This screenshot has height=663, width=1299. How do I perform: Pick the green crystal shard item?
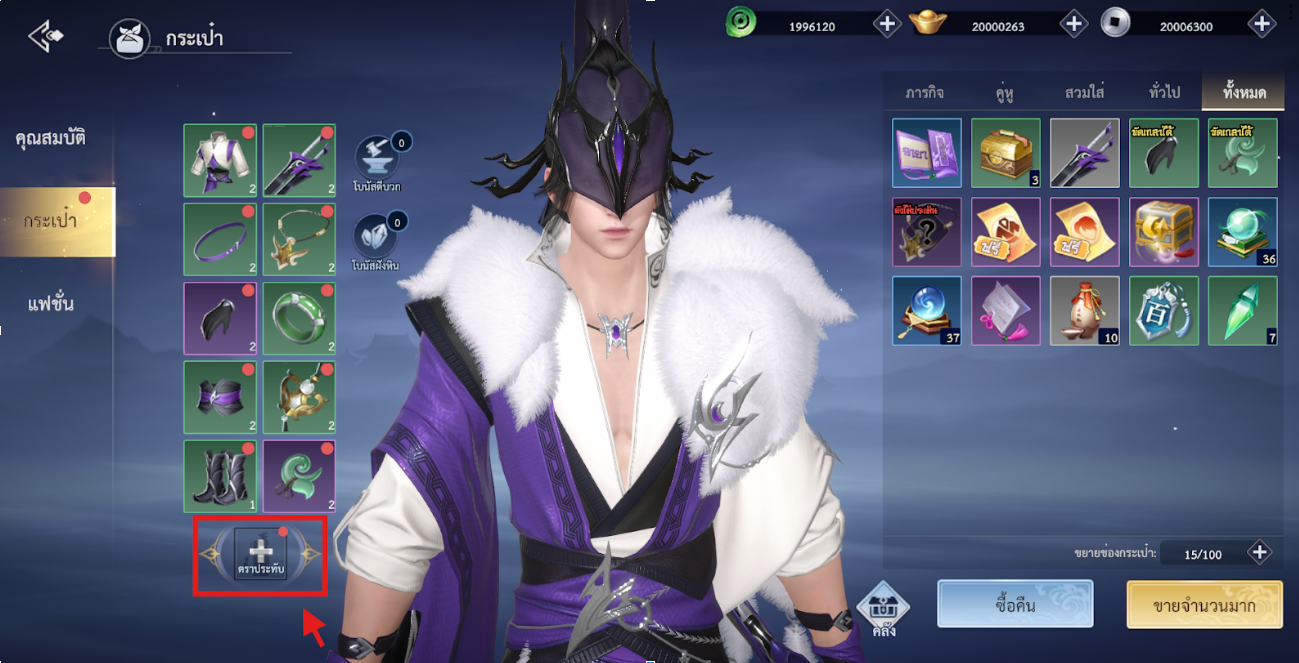coord(1242,310)
